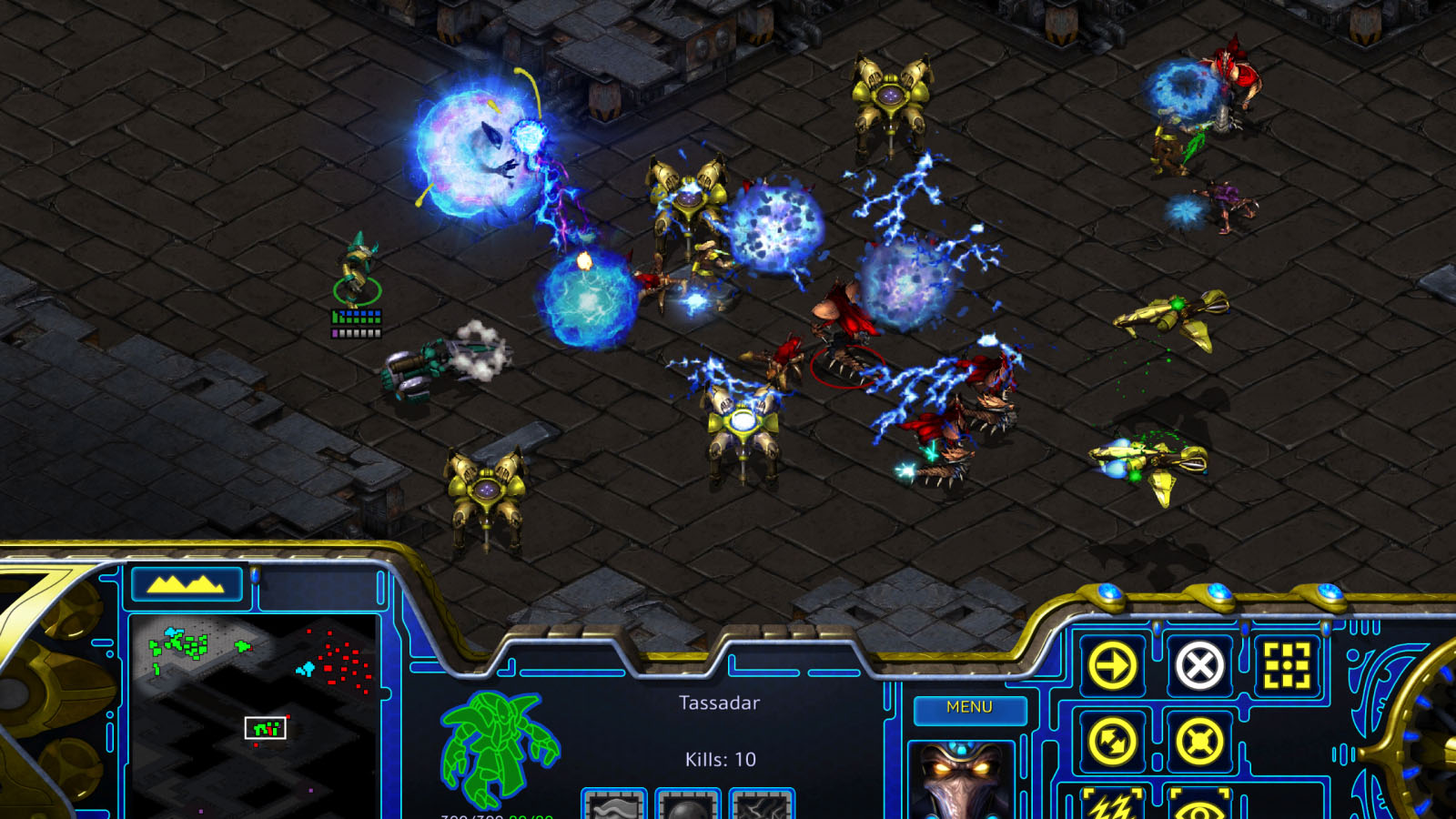Select the Patrol command icon
The image size is (1456, 819).
[1112, 742]
